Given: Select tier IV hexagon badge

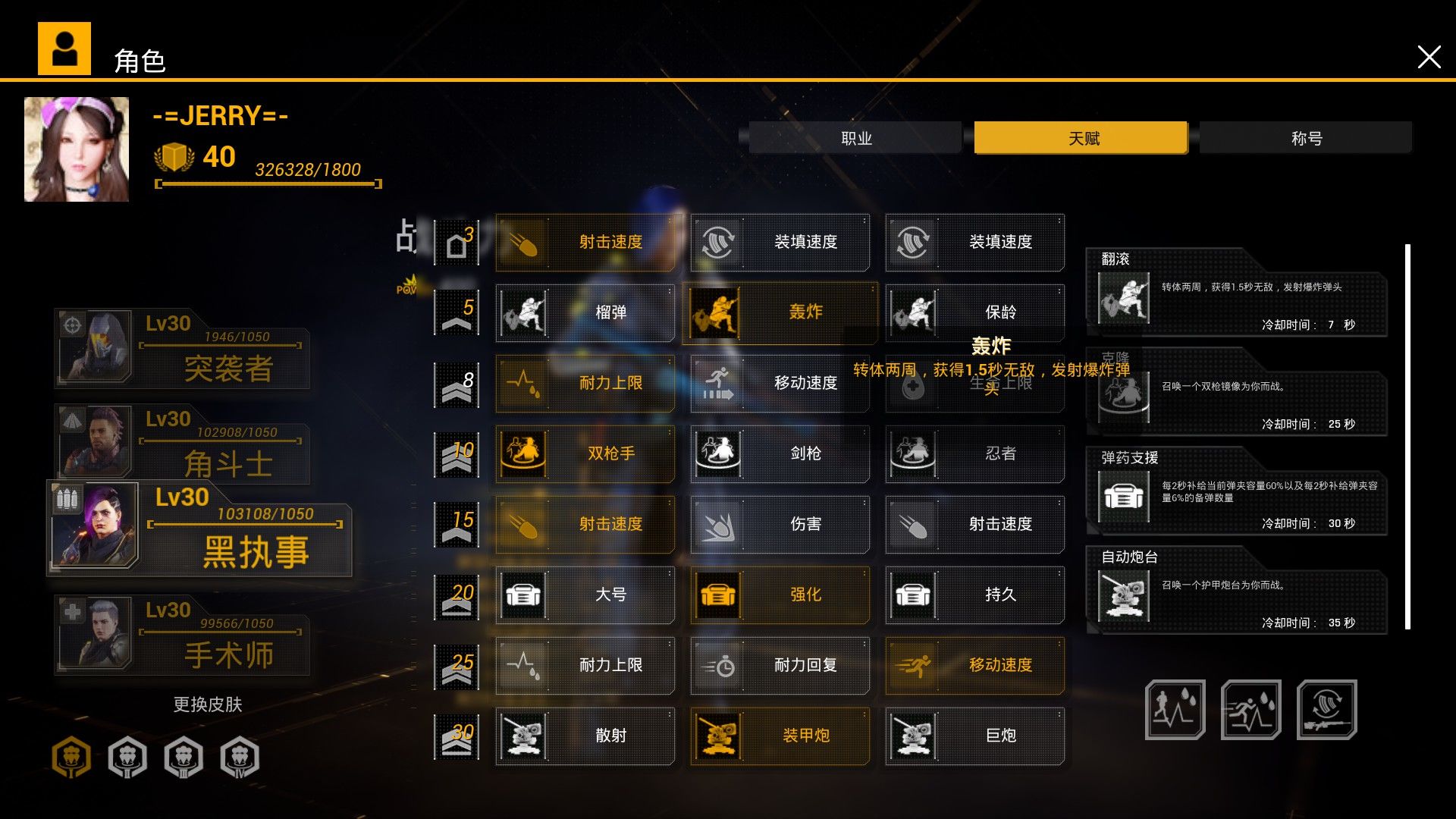Looking at the screenshot, I should (239, 757).
